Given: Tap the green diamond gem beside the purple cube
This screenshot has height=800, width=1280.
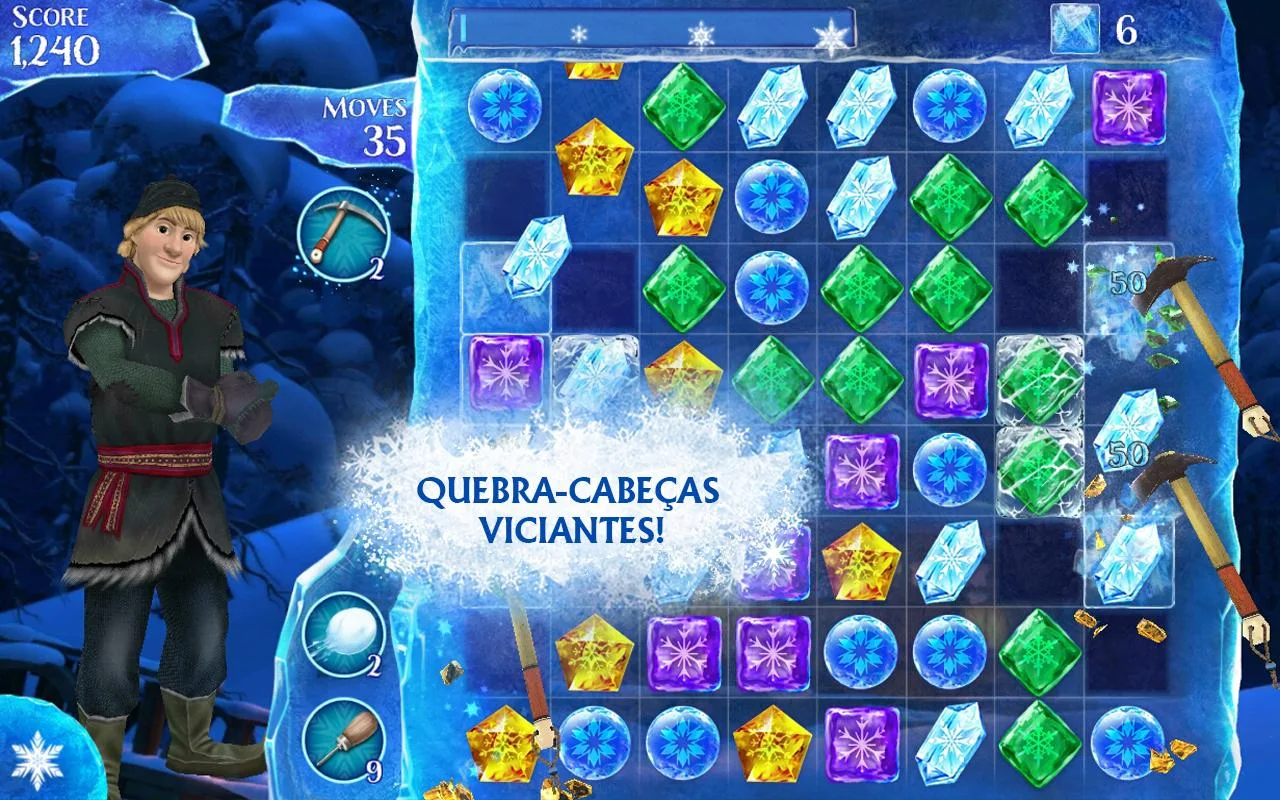Looking at the screenshot, I should pos(862,378).
